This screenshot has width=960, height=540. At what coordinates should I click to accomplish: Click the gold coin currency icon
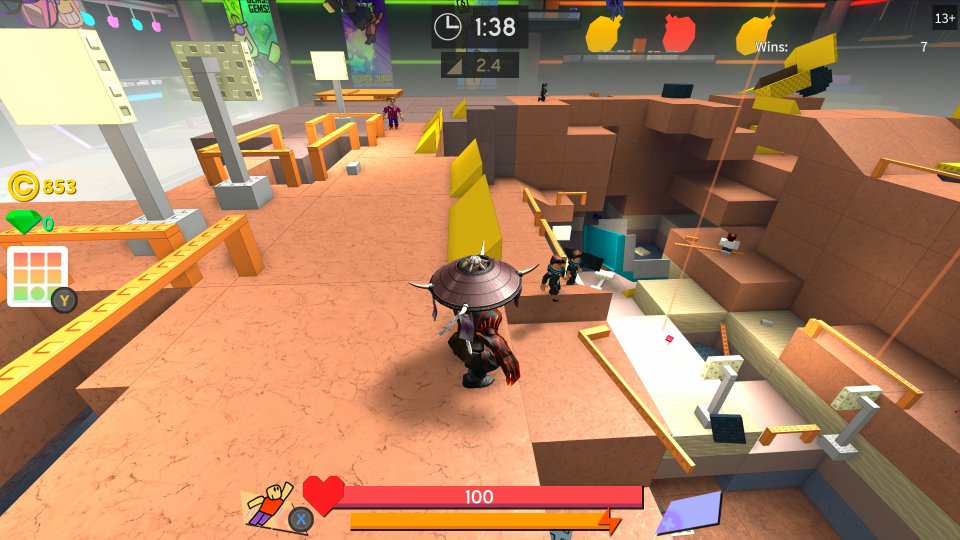tap(23, 186)
